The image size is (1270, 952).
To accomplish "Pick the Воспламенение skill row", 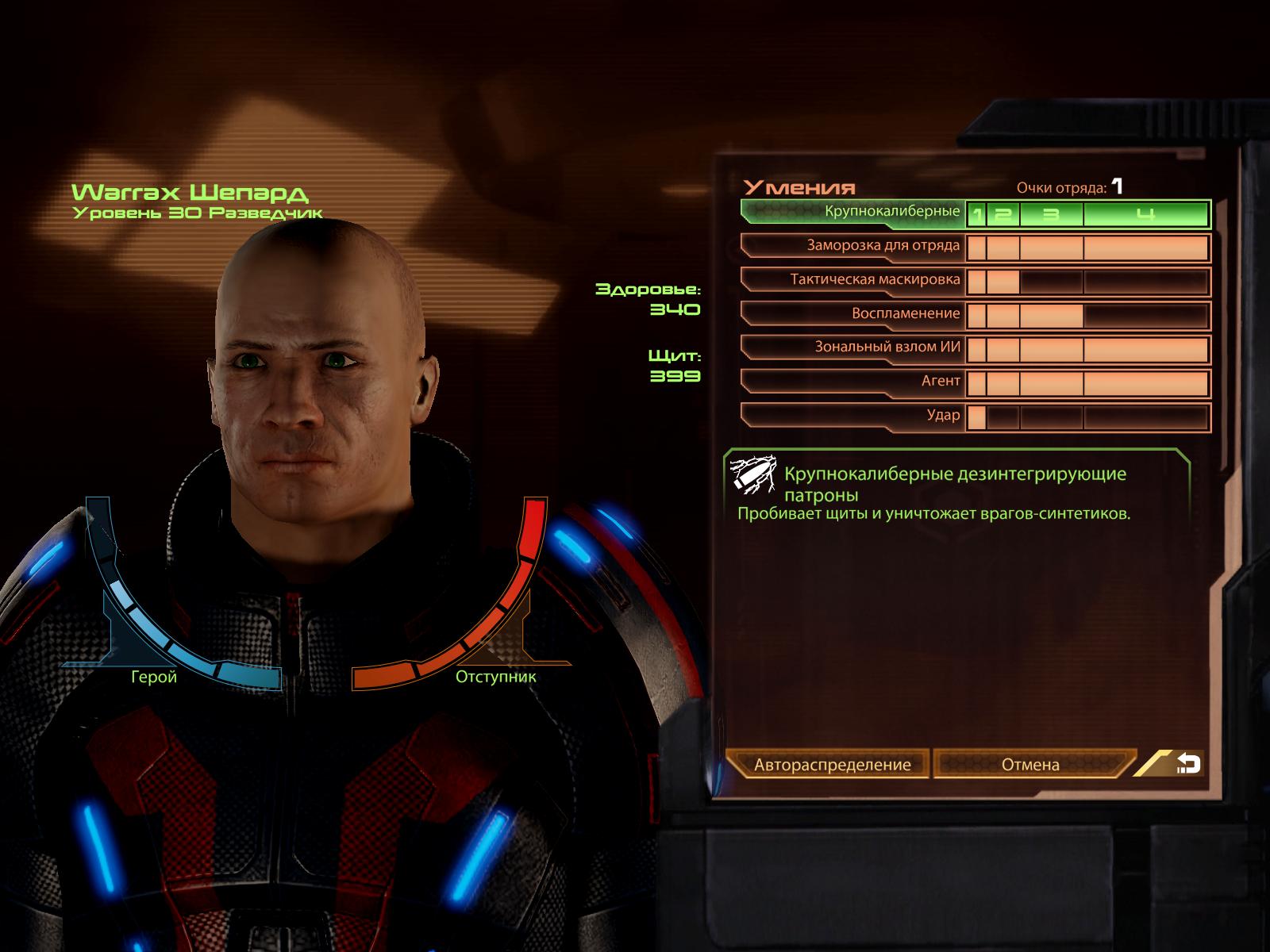I will click(x=853, y=314).
